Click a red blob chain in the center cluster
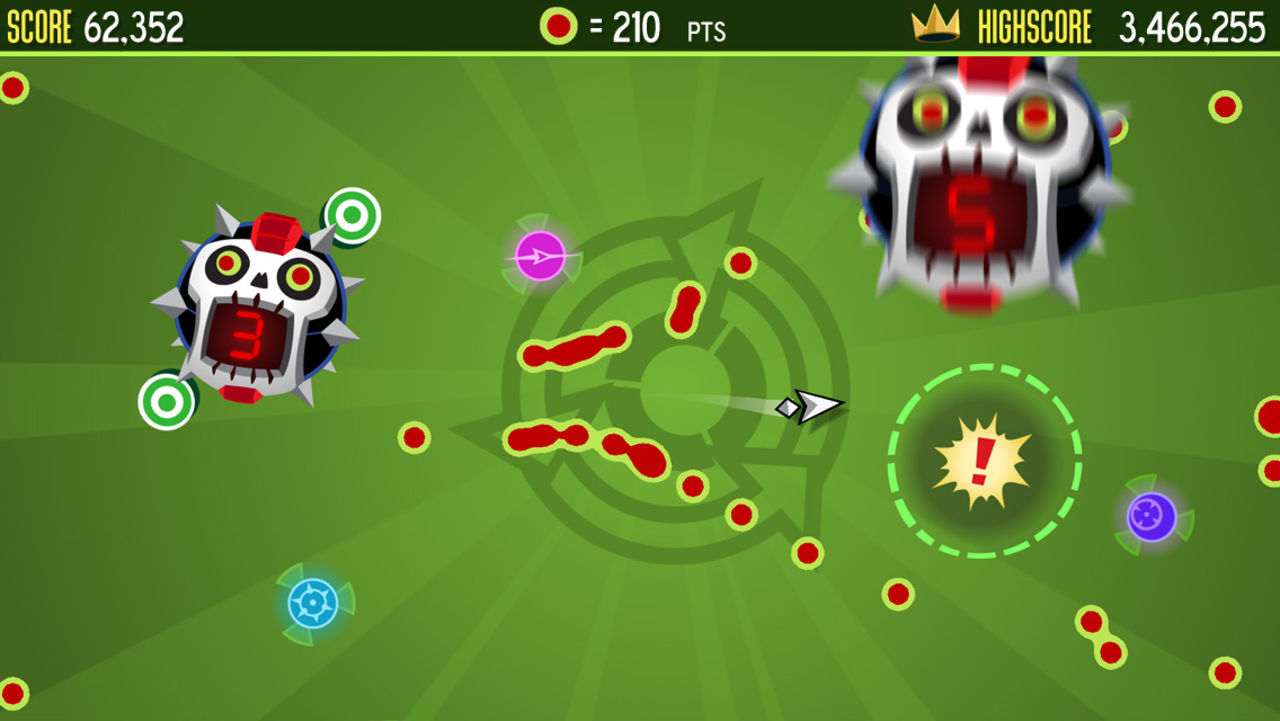Screen dimensions: 1280x721 tap(575, 350)
